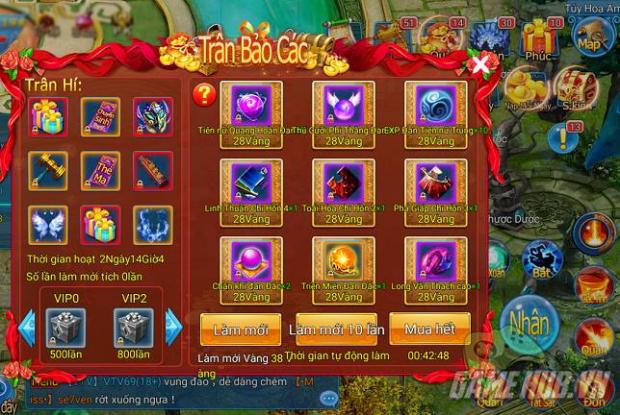Select the Tiên rơi Quang Hoàn shop item

pyautogui.click(x=251, y=105)
